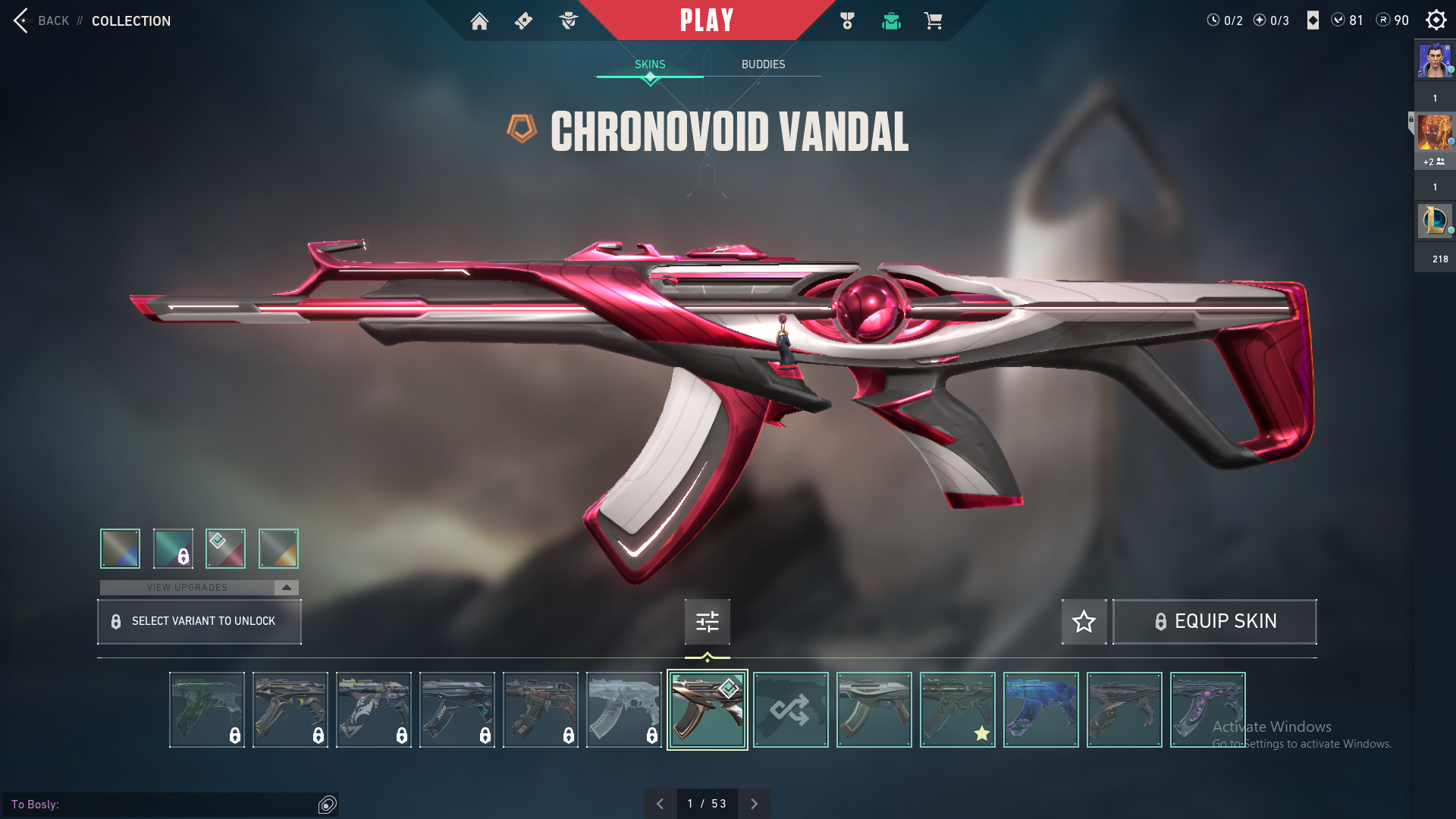
Task: Open the Agents menu icon
Action: [x=568, y=21]
